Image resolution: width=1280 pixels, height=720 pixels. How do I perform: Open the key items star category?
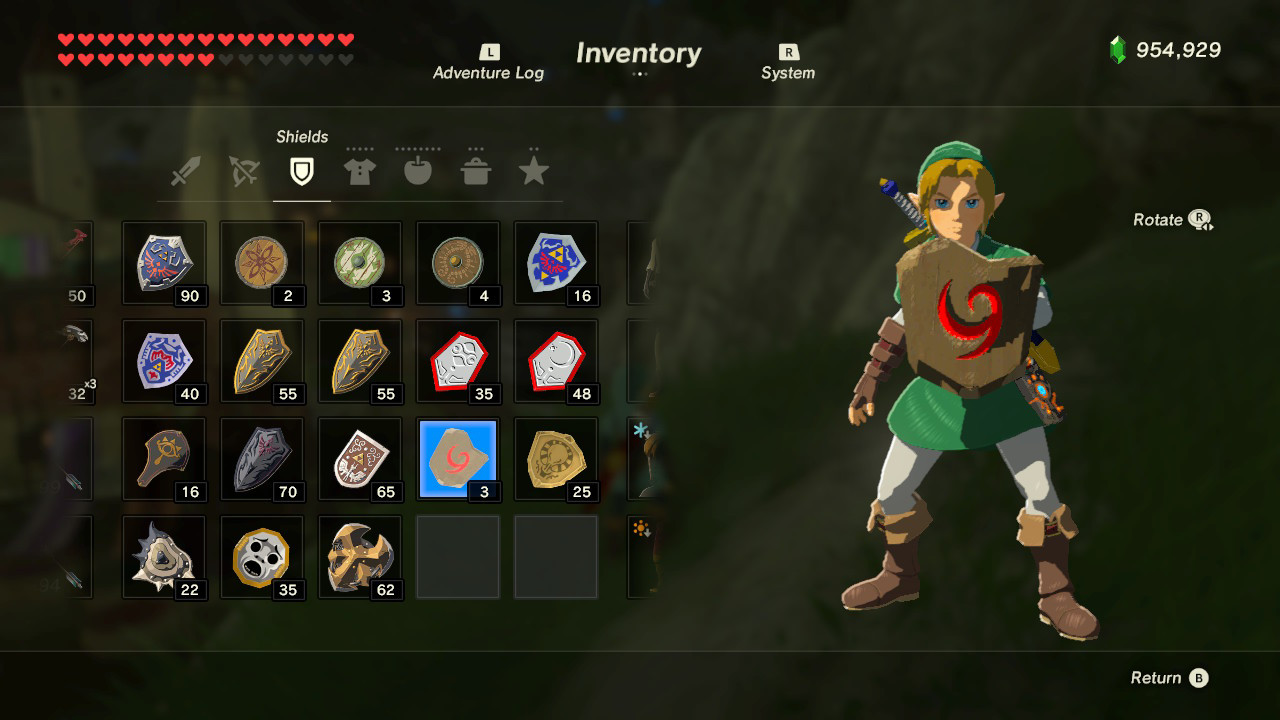[533, 170]
